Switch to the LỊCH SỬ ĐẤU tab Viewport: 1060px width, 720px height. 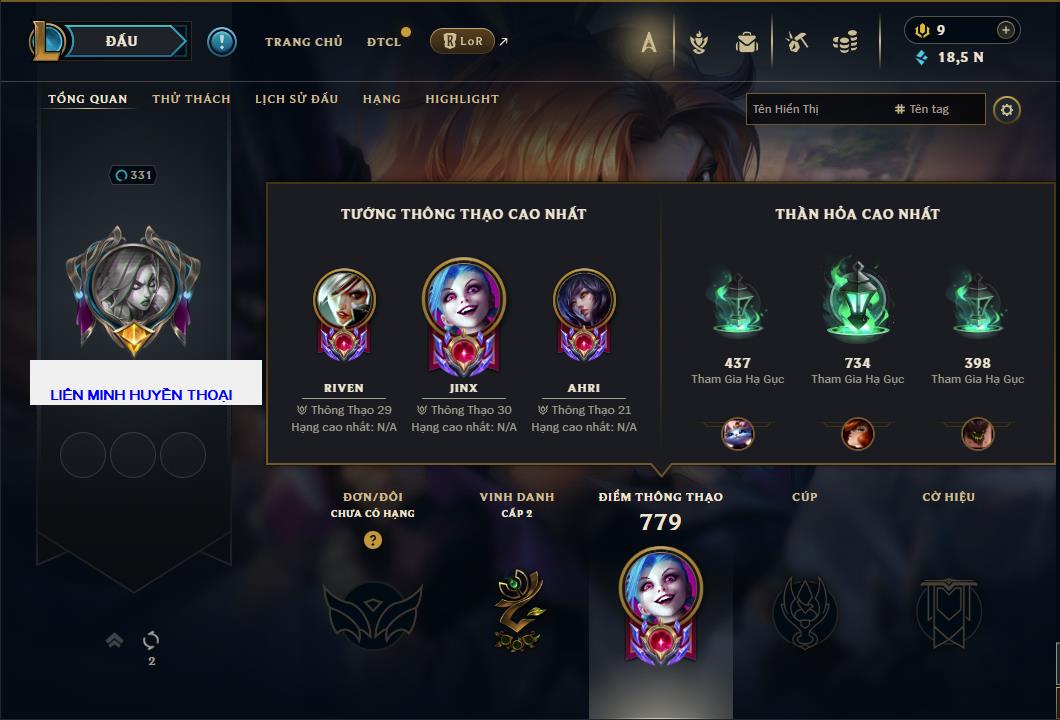pyautogui.click(x=296, y=99)
